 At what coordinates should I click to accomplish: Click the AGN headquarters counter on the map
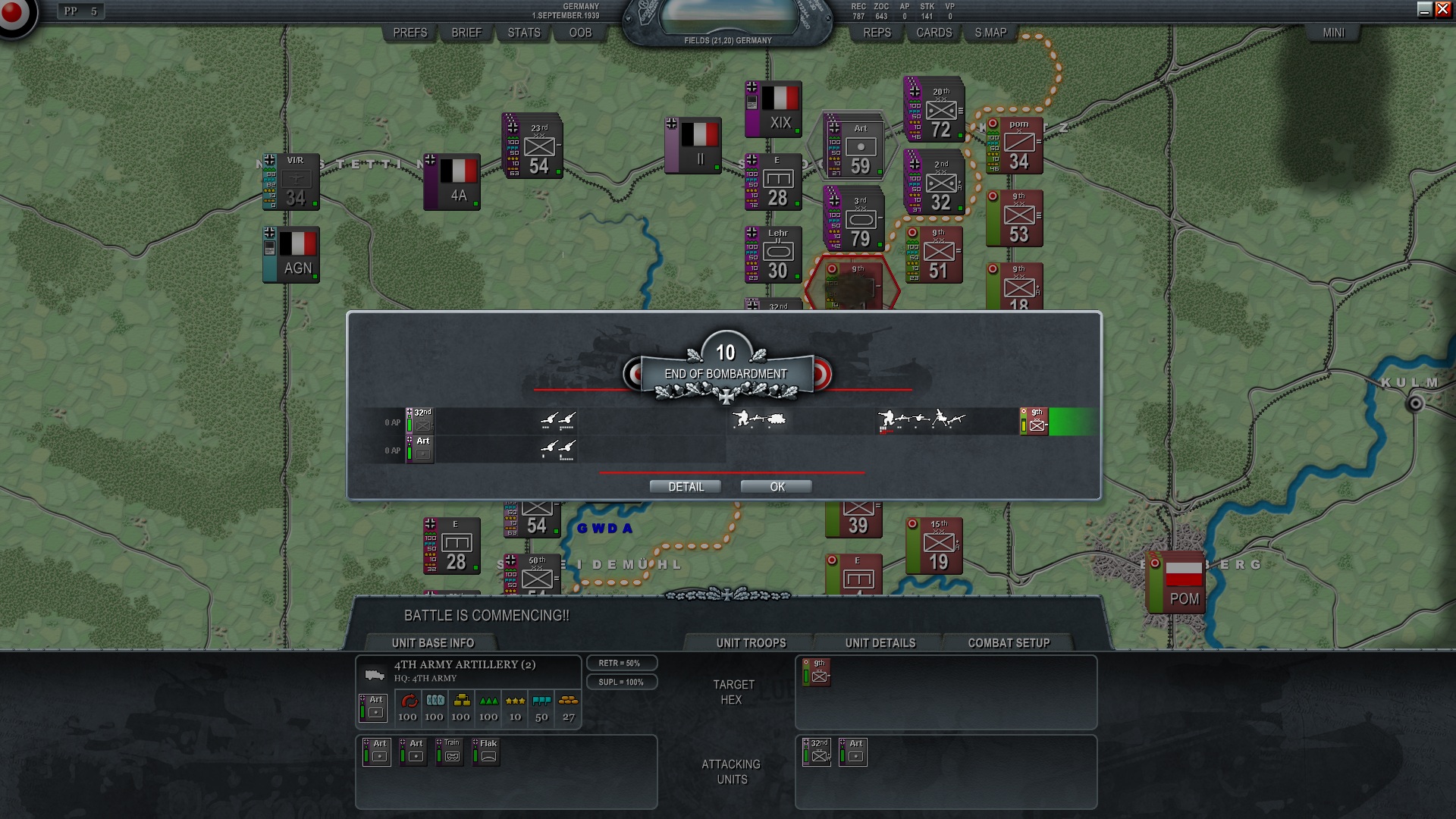click(291, 254)
